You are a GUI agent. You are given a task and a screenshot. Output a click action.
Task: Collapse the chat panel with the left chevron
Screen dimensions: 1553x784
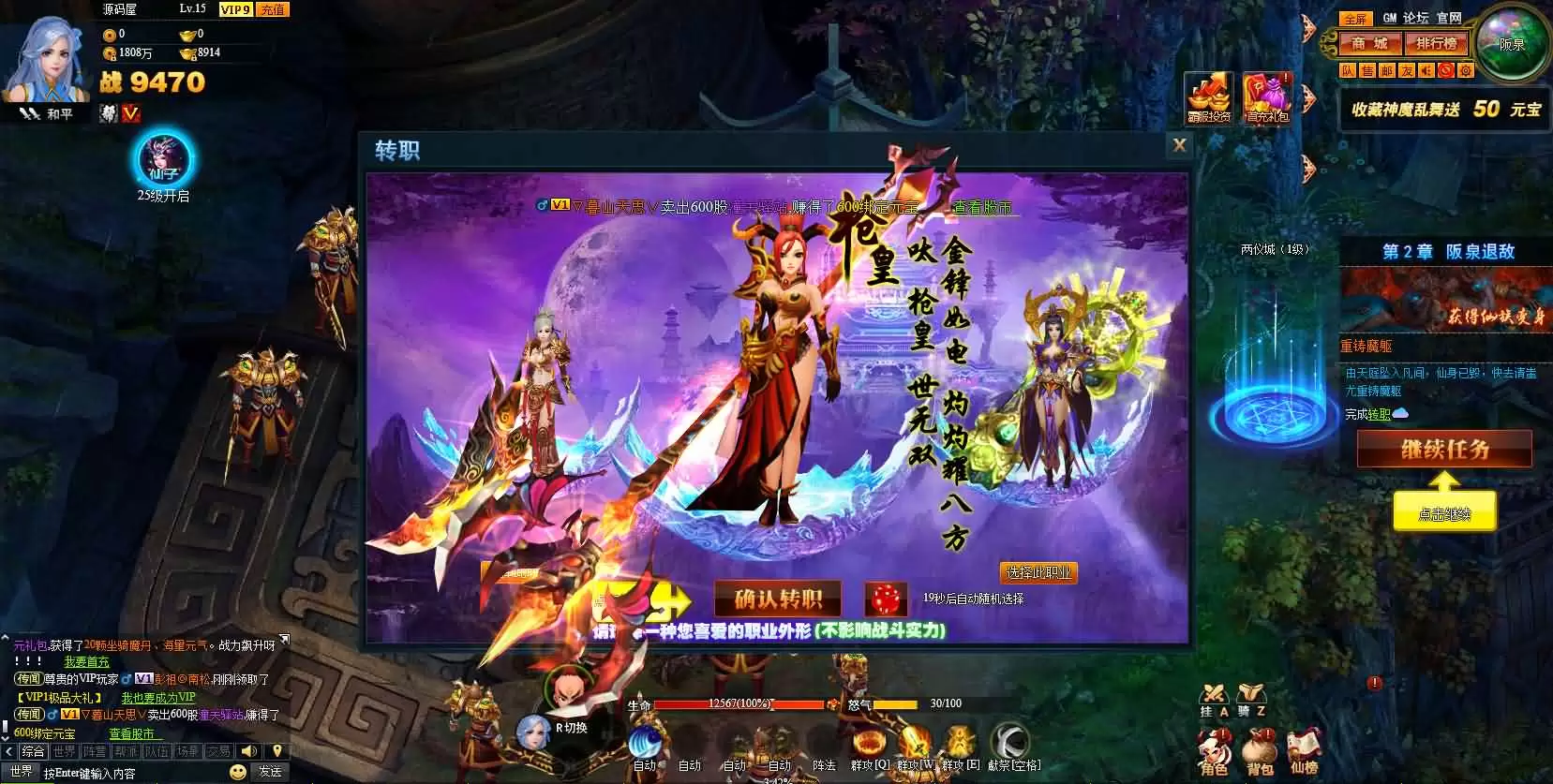7,751
